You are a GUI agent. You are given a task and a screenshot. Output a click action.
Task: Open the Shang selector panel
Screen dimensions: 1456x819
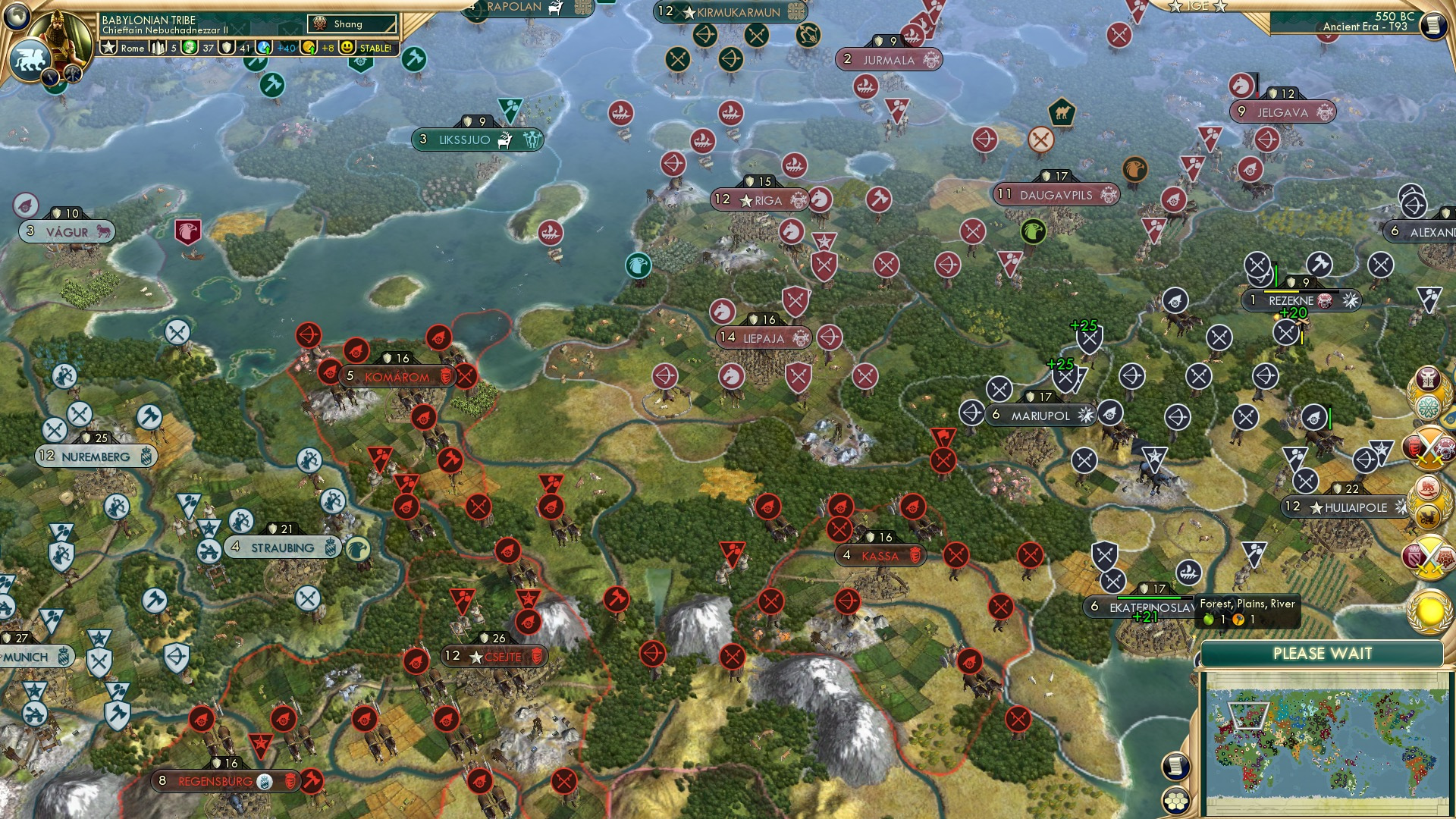[x=351, y=24]
